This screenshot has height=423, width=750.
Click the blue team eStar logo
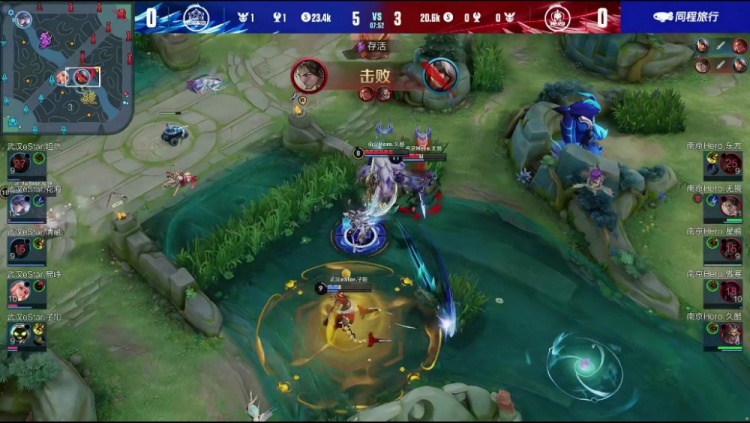point(196,17)
